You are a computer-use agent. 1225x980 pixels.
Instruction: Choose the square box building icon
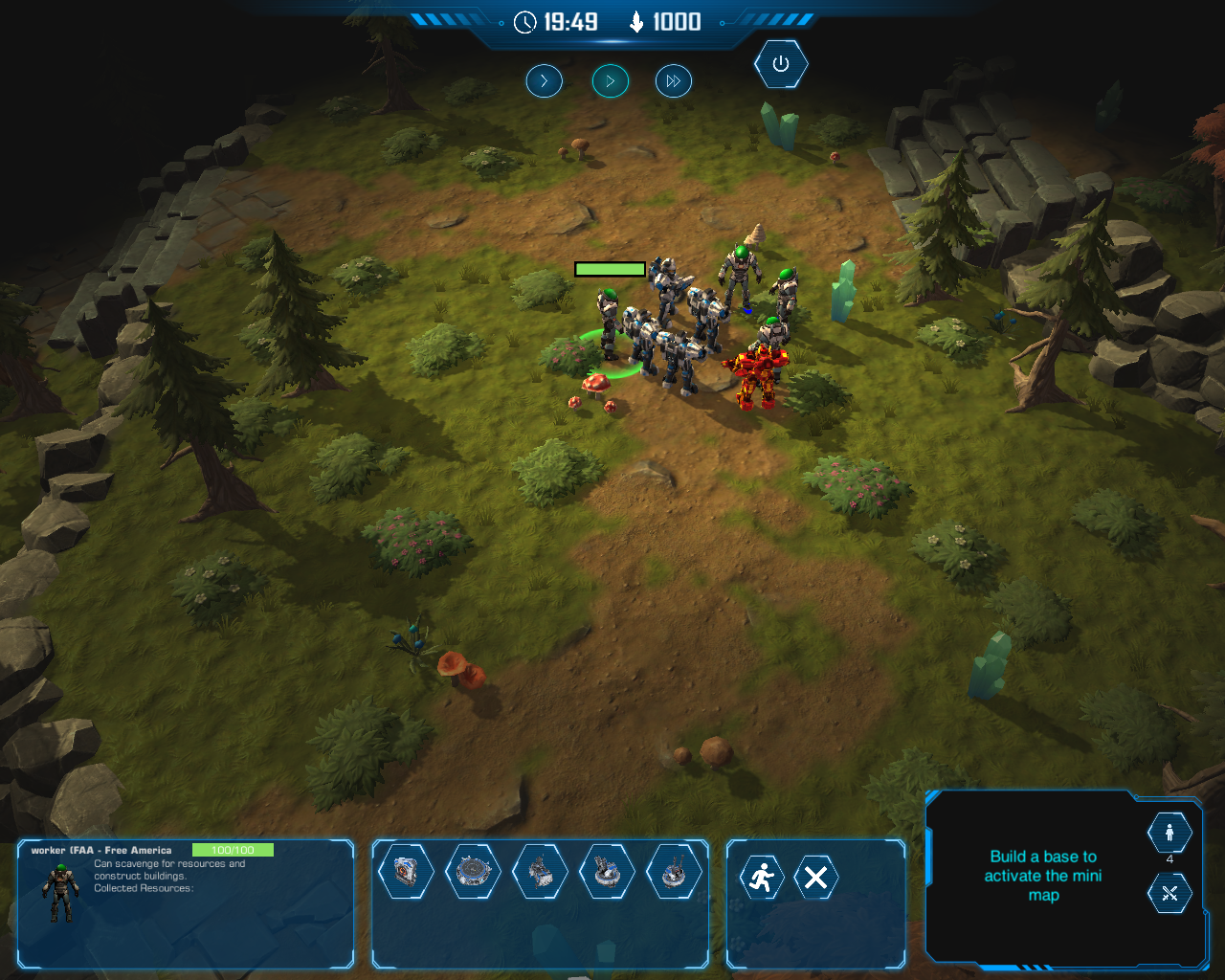point(407,872)
